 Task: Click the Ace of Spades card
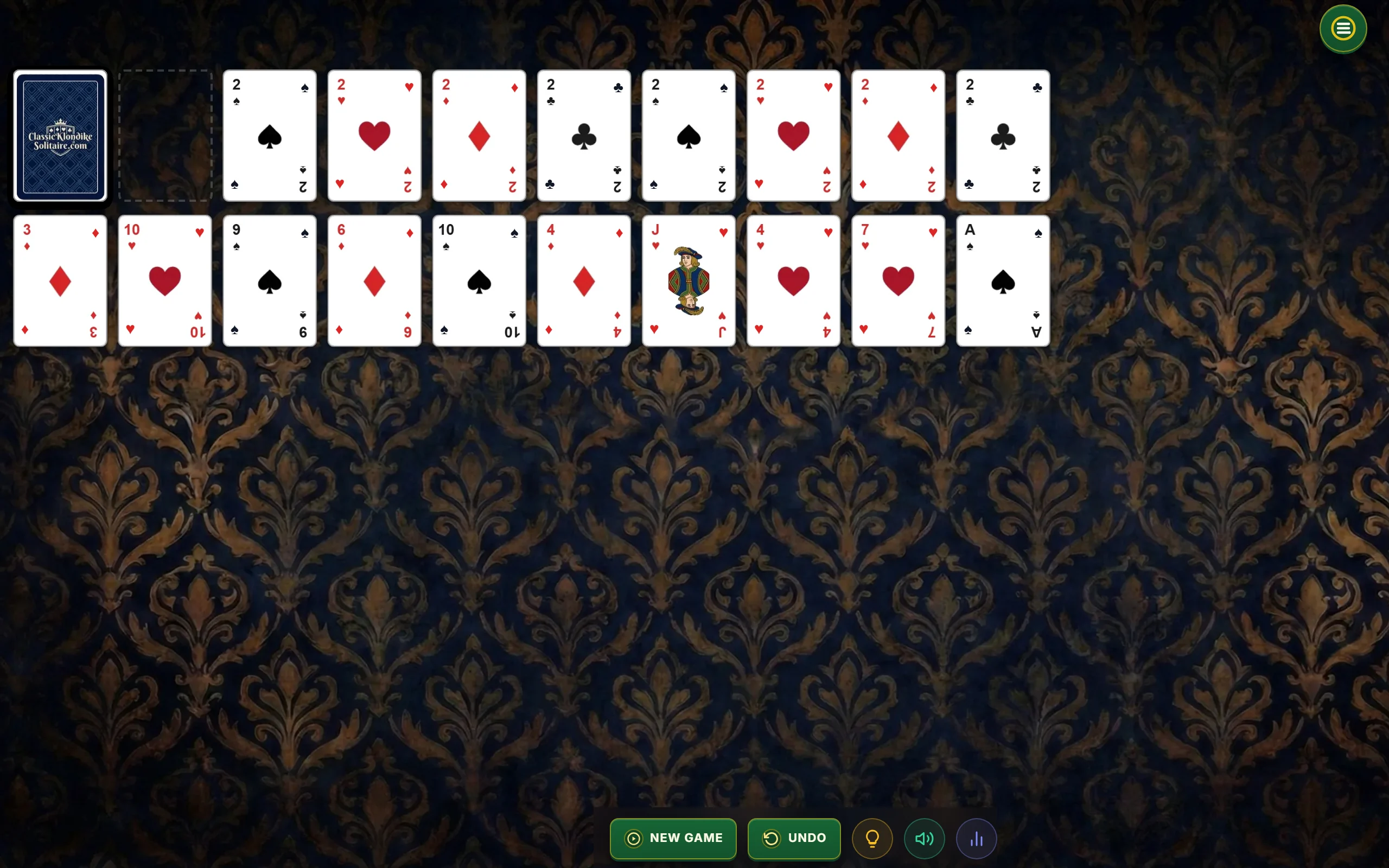[1003, 280]
